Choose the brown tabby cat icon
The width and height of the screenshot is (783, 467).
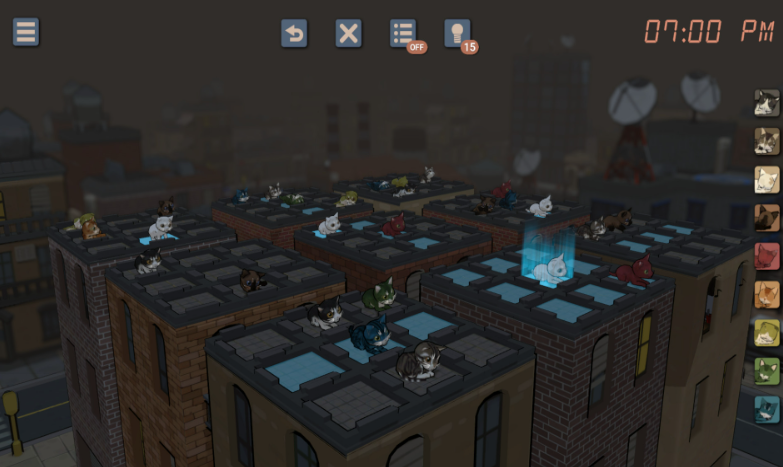tap(766, 141)
